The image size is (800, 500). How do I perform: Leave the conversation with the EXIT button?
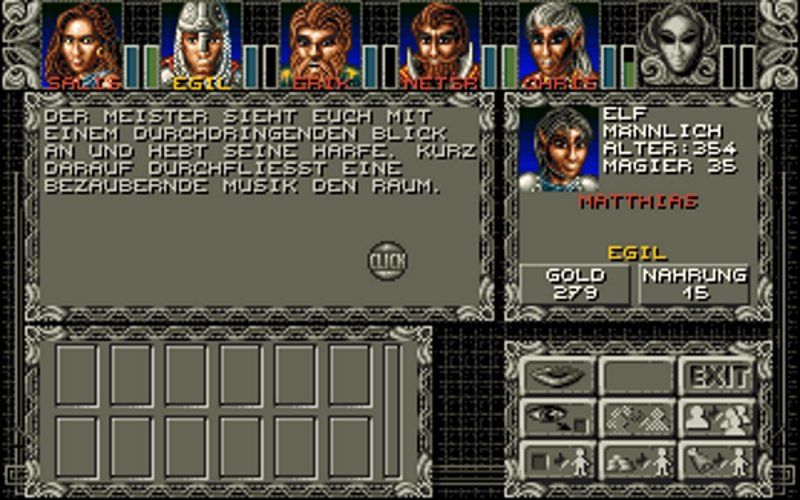coord(717,377)
